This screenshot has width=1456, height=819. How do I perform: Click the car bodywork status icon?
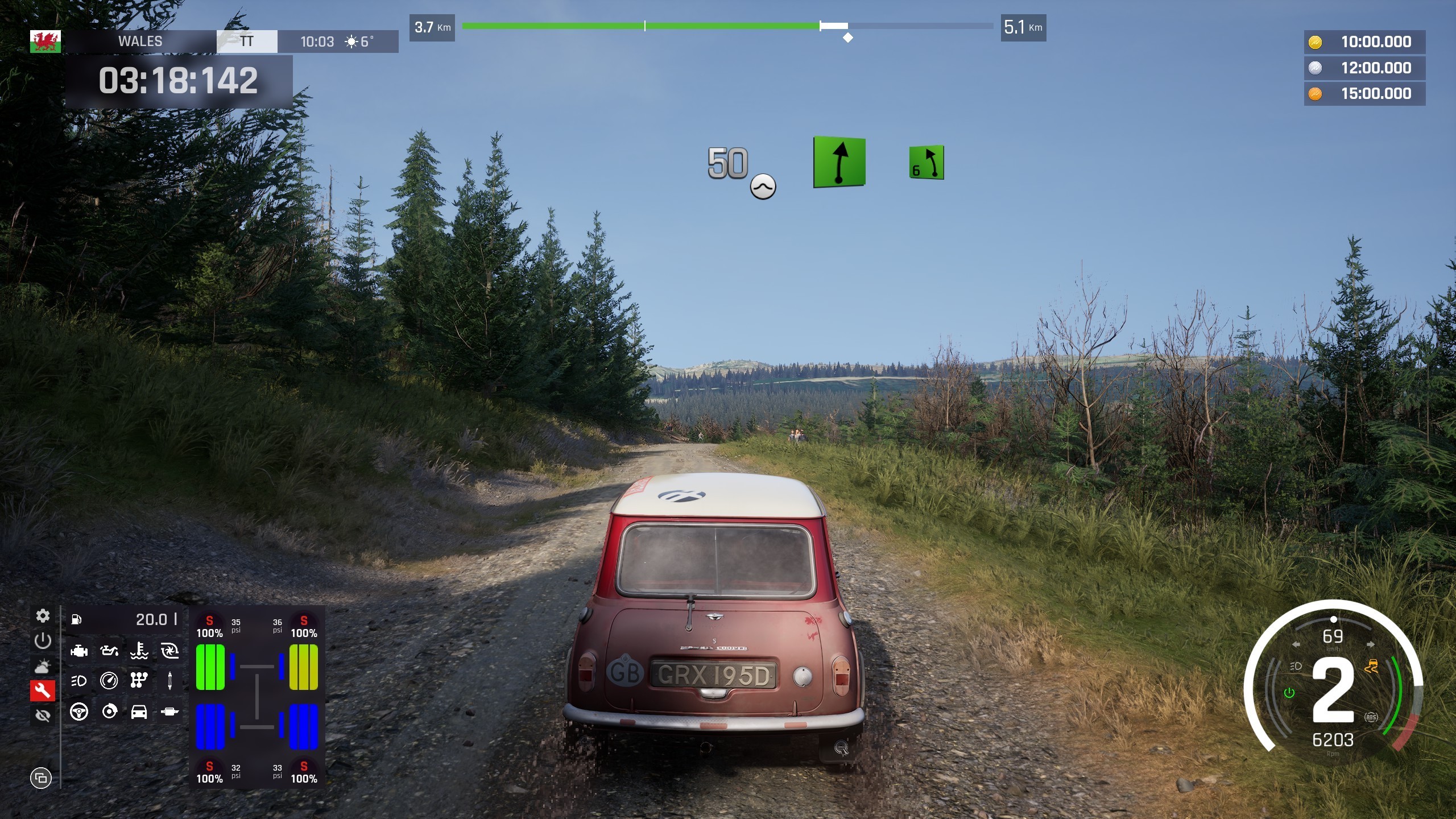coord(139,712)
